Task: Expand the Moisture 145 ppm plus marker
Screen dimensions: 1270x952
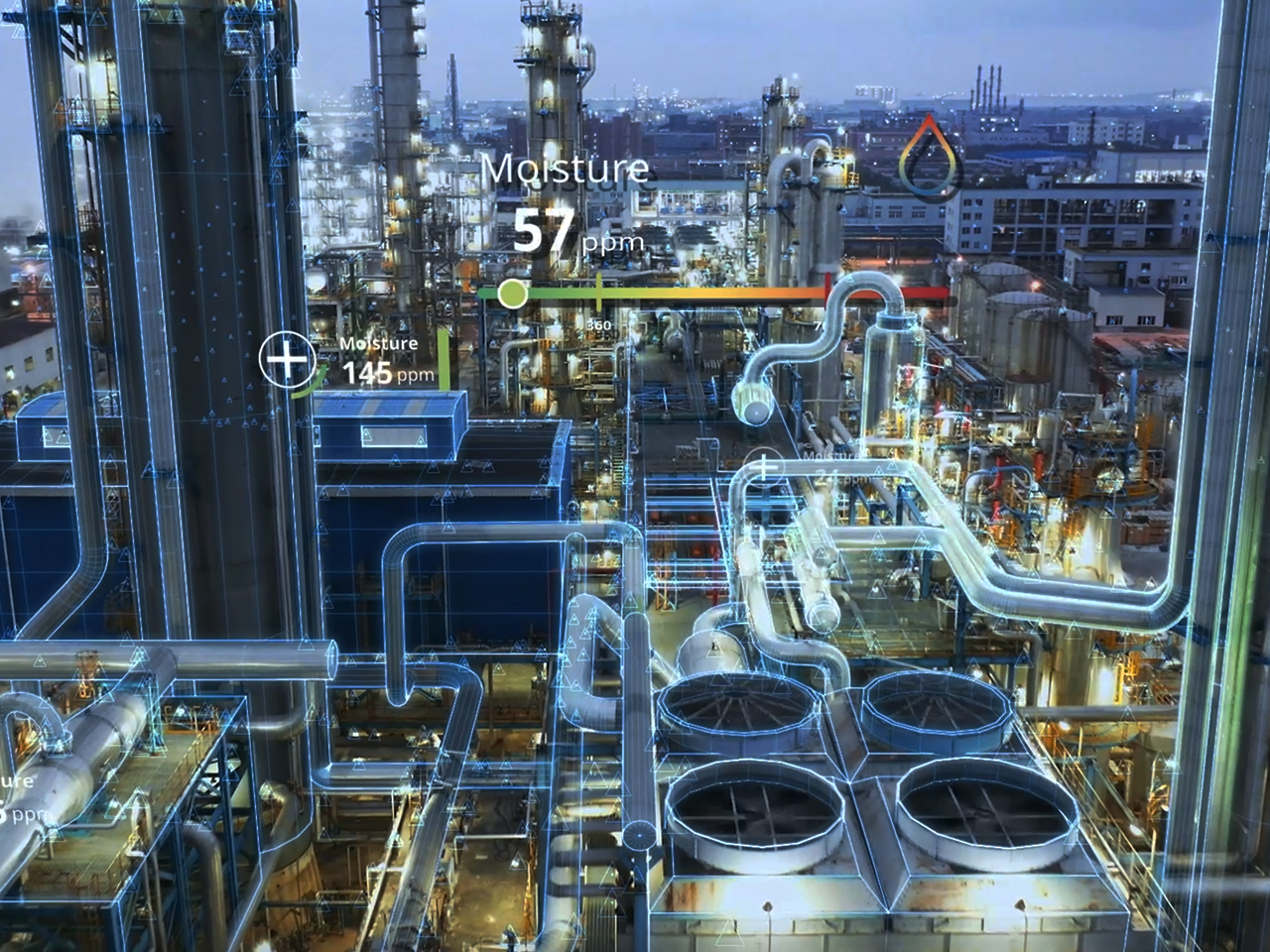Action: tap(286, 359)
